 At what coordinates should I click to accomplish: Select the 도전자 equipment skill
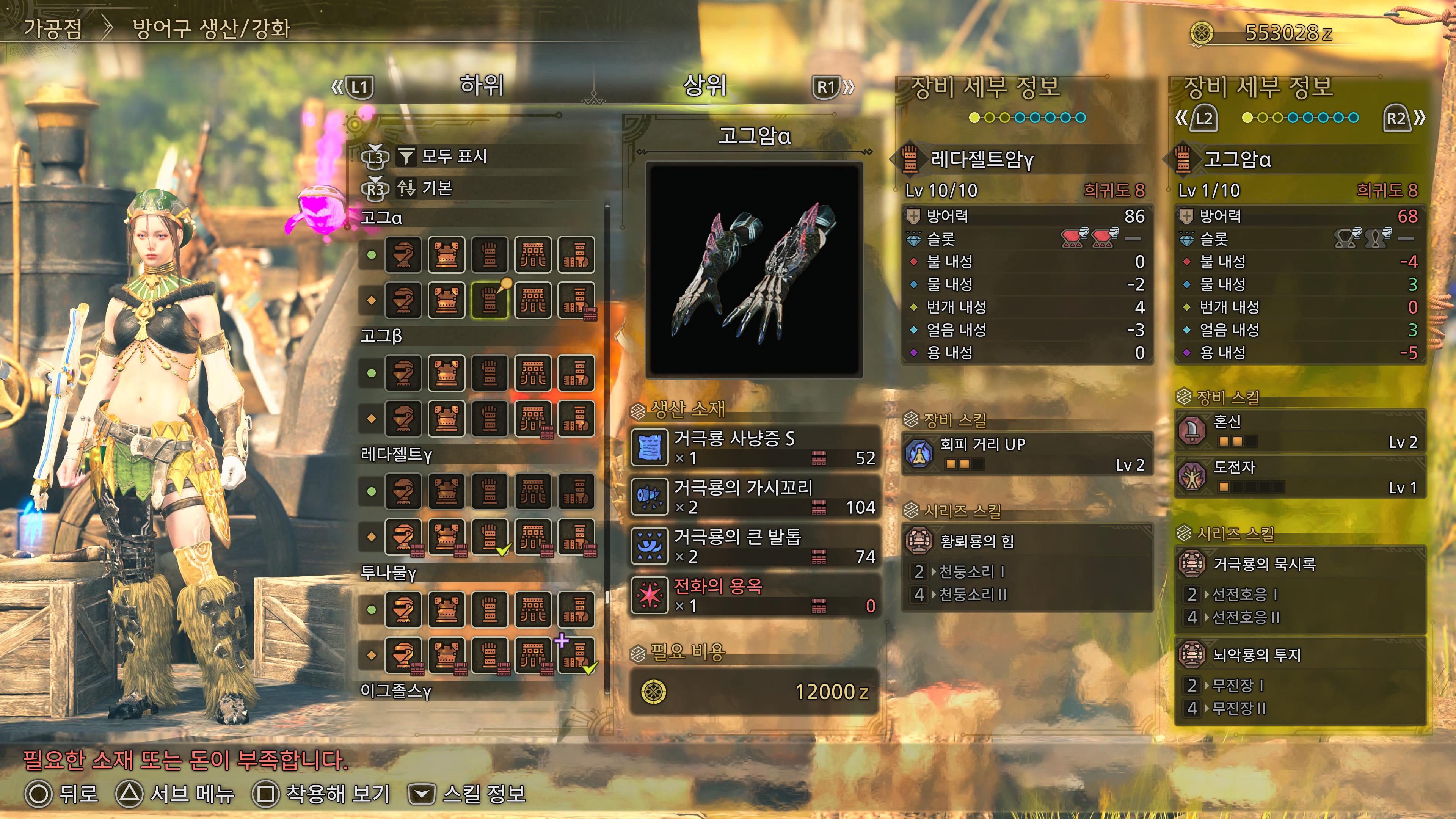pos(1299,477)
